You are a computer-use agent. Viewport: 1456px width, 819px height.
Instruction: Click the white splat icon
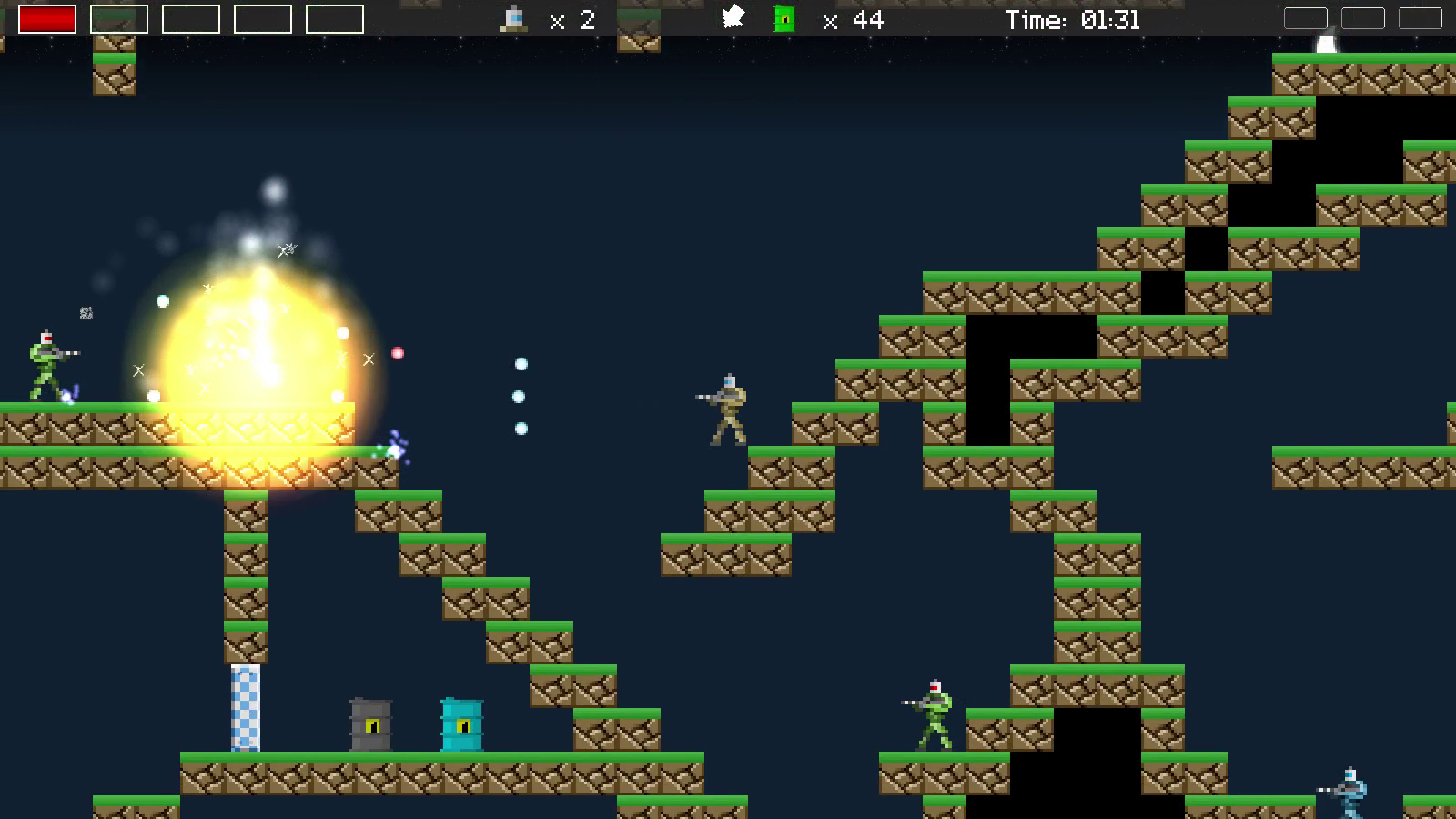pyautogui.click(x=733, y=17)
